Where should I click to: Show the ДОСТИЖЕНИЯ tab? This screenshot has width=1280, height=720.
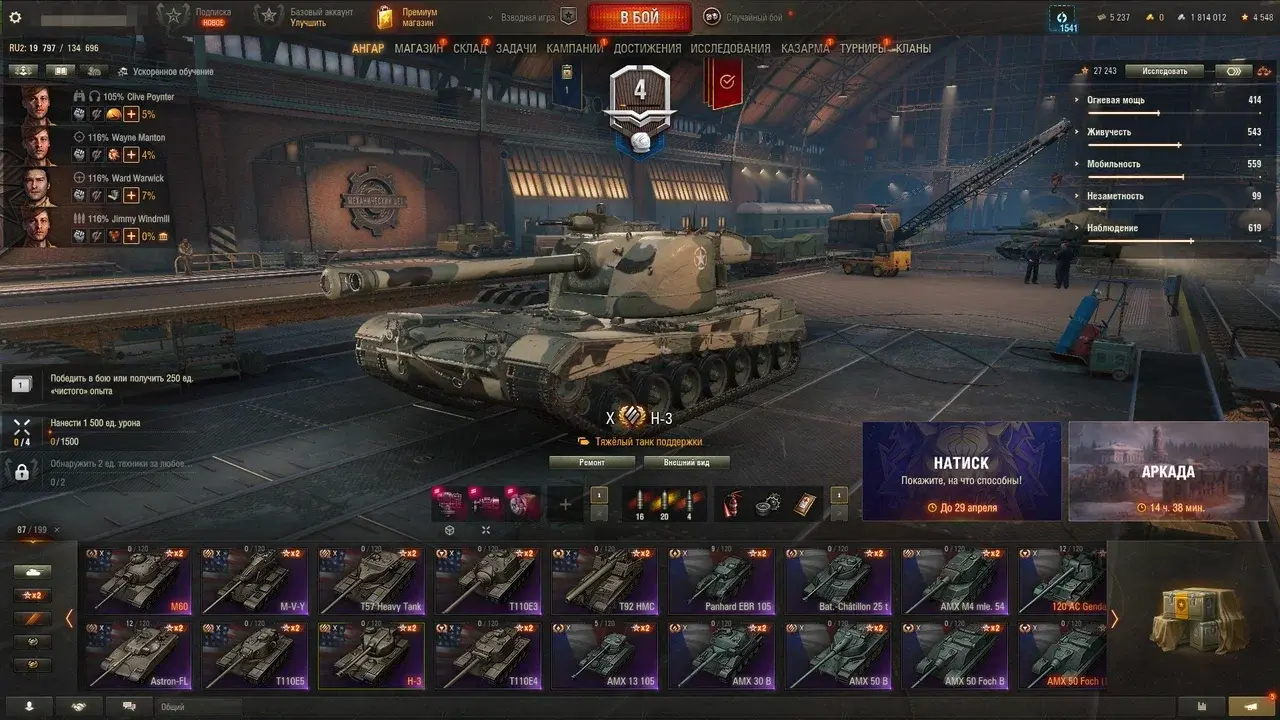point(647,48)
